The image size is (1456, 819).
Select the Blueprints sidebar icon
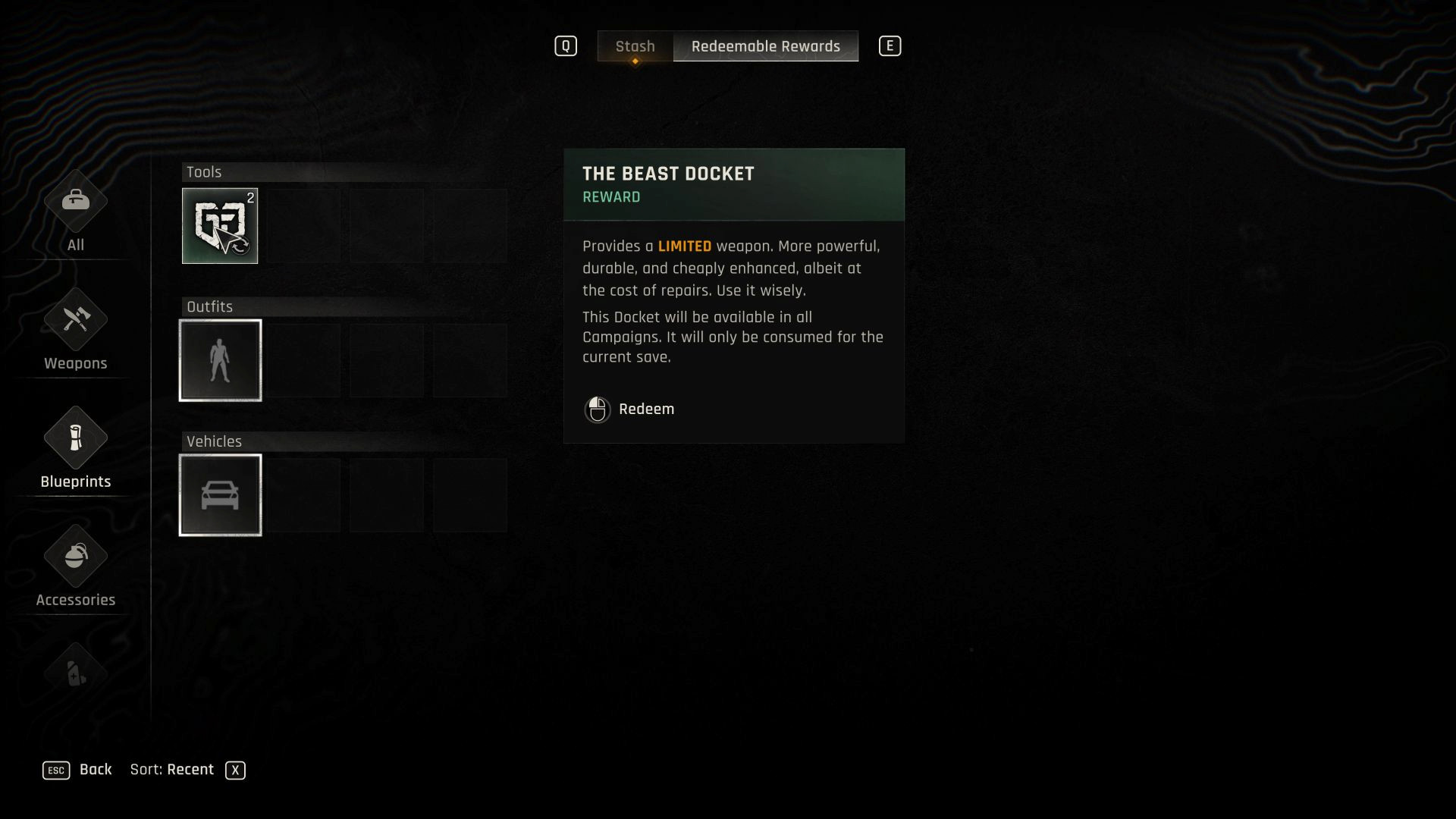click(75, 449)
